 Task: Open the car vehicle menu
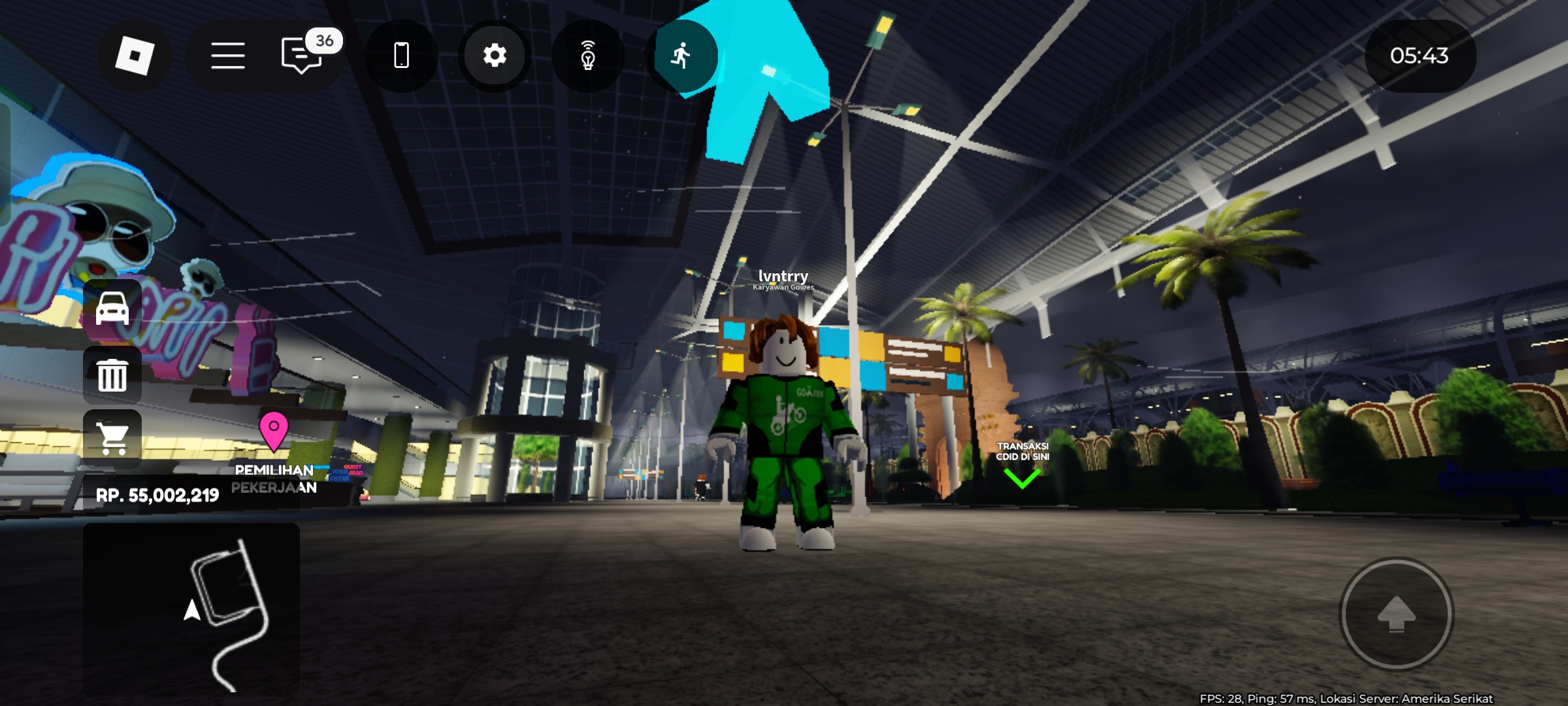coord(112,309)
